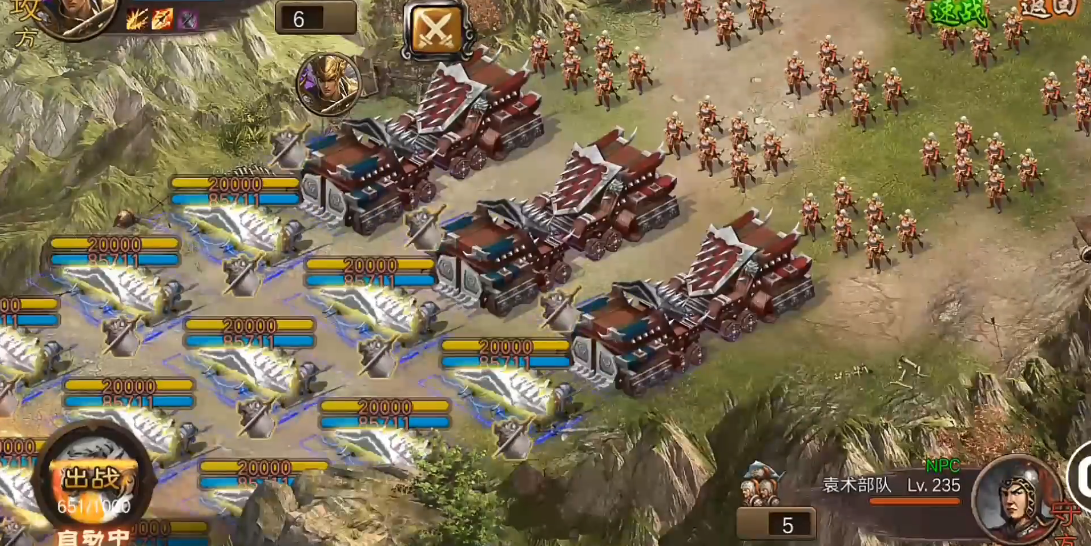
Task: Select the orange flaming arrow skill icon
Action: (x=163, y=18)
